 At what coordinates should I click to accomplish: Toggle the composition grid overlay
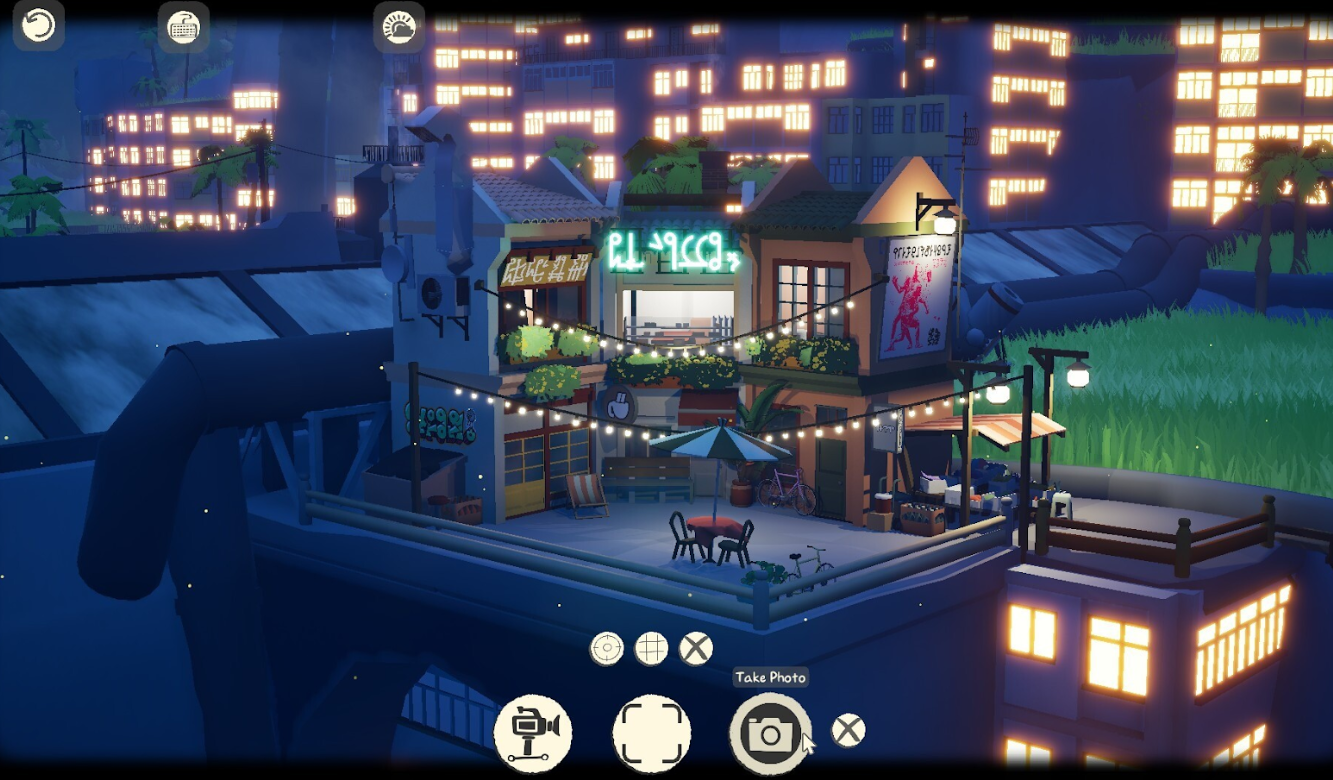(x=651, y=649)
